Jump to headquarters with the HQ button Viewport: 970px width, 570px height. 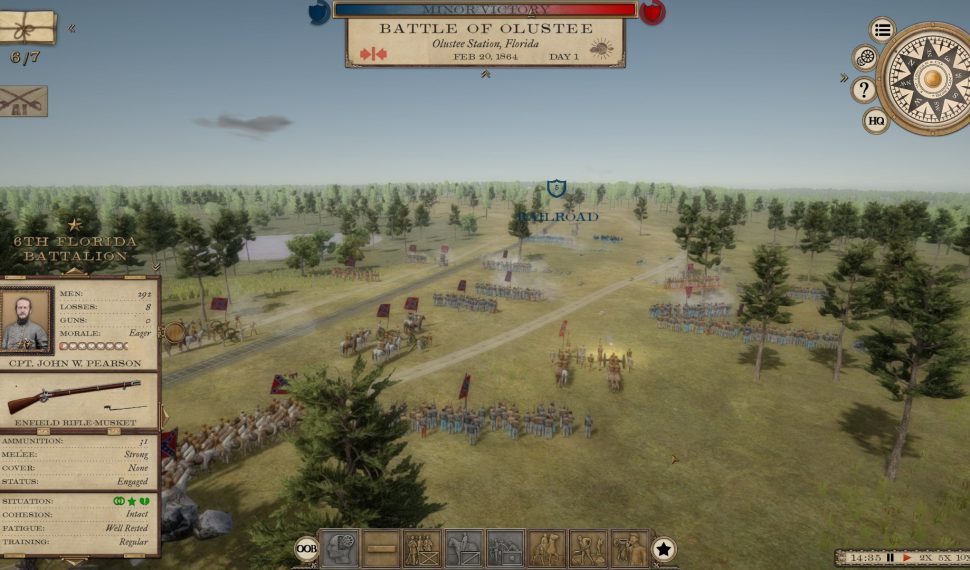(x=876, y=121)
